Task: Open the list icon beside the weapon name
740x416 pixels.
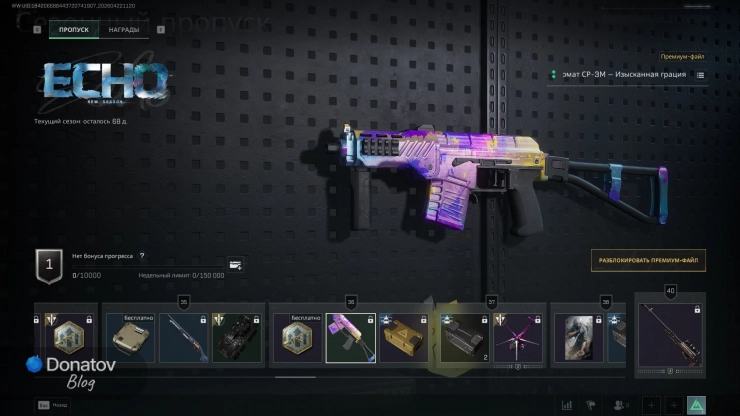Action: point(700,75)
